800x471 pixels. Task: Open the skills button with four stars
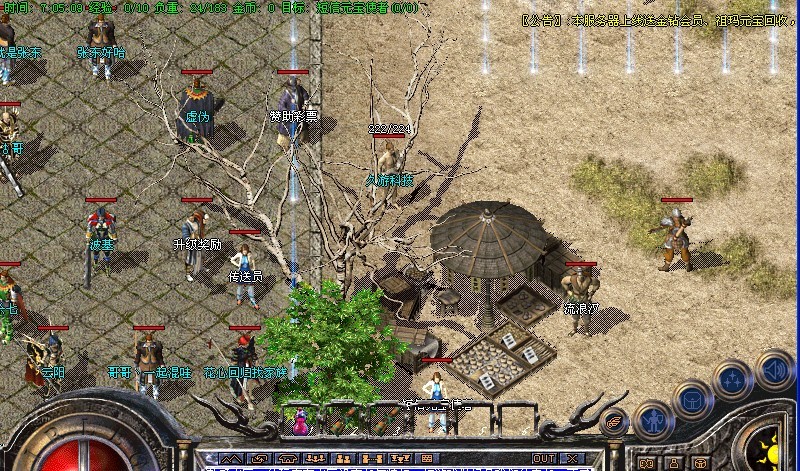733,380
